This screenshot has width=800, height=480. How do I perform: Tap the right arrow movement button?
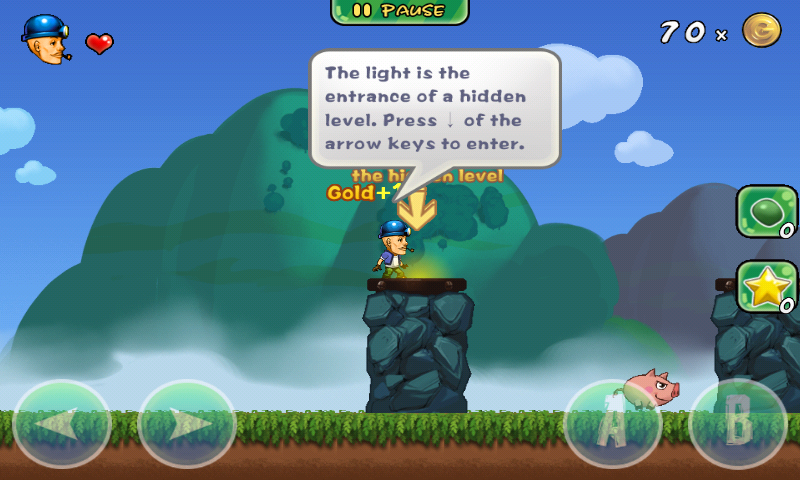pos(186,425)
